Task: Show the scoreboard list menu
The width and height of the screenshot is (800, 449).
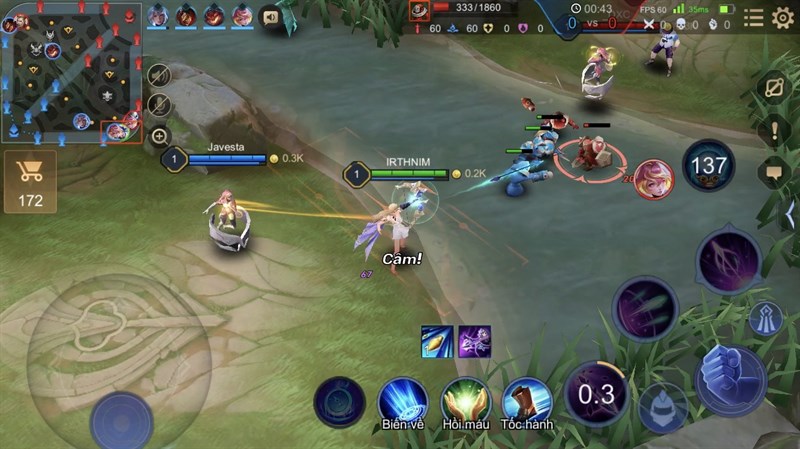Action: 753,17
